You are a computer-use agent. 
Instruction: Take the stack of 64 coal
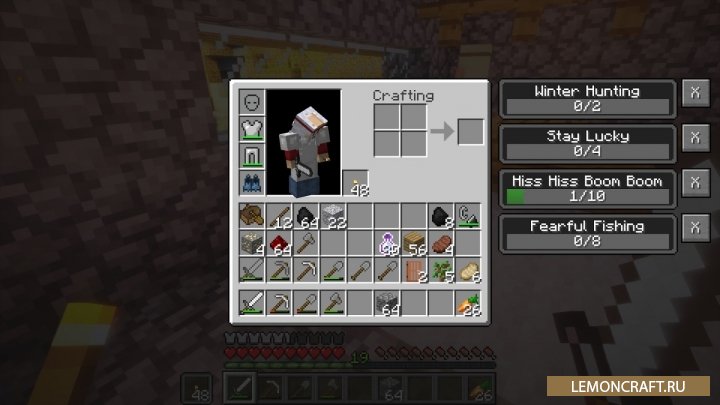(x=305, y=216)
